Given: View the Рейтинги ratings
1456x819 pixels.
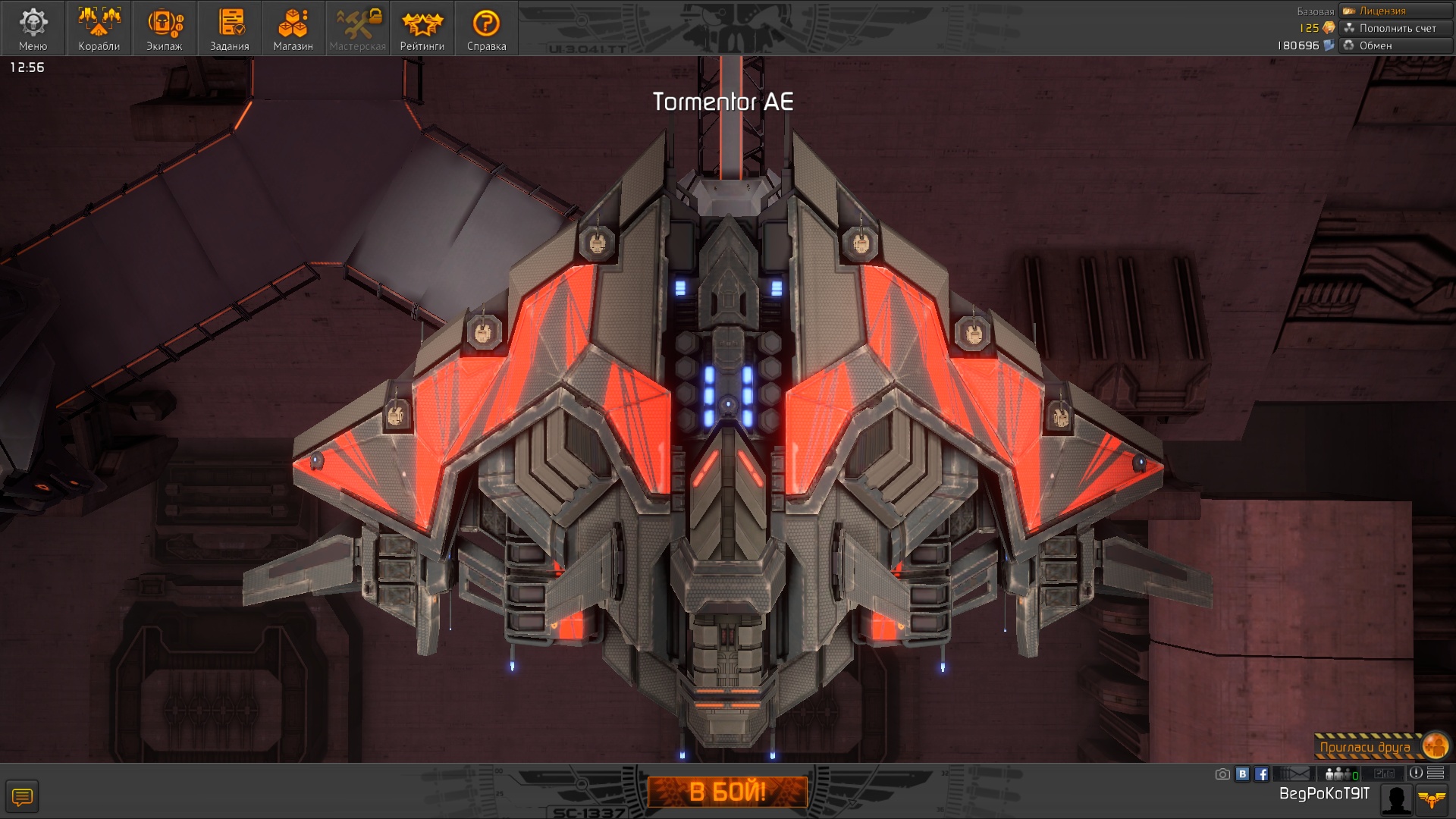Looking at the screenshot, I should click(x=422, y=28).
